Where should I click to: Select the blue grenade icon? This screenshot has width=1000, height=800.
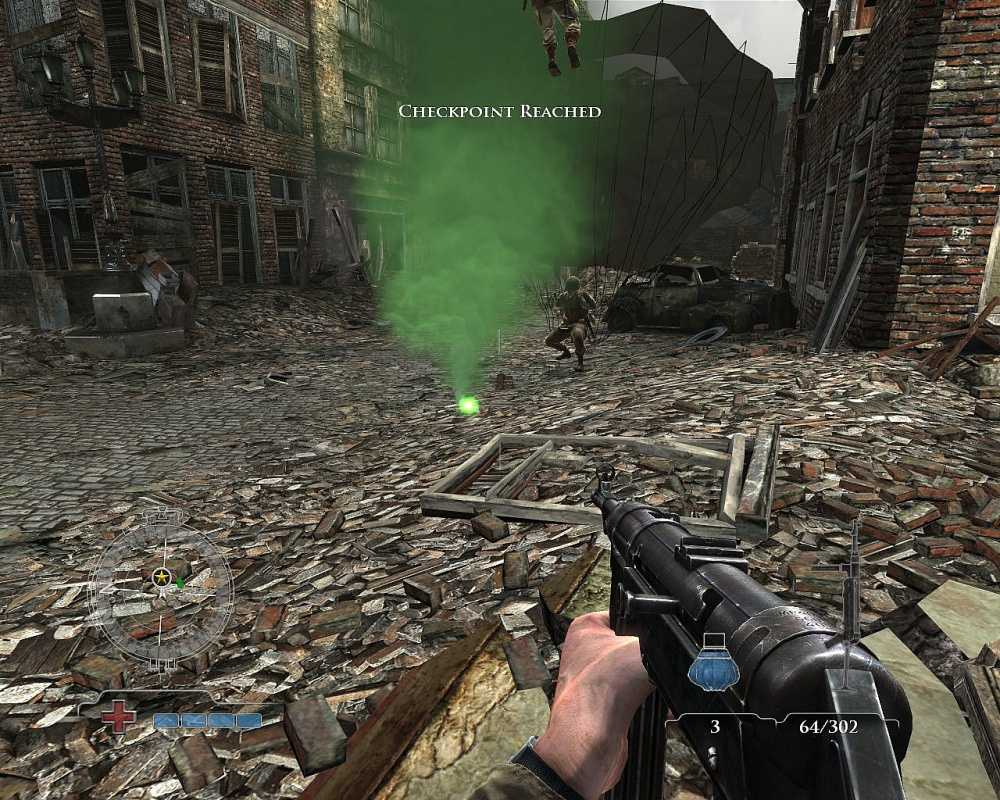pyautogui.click(x=713, y=665)
